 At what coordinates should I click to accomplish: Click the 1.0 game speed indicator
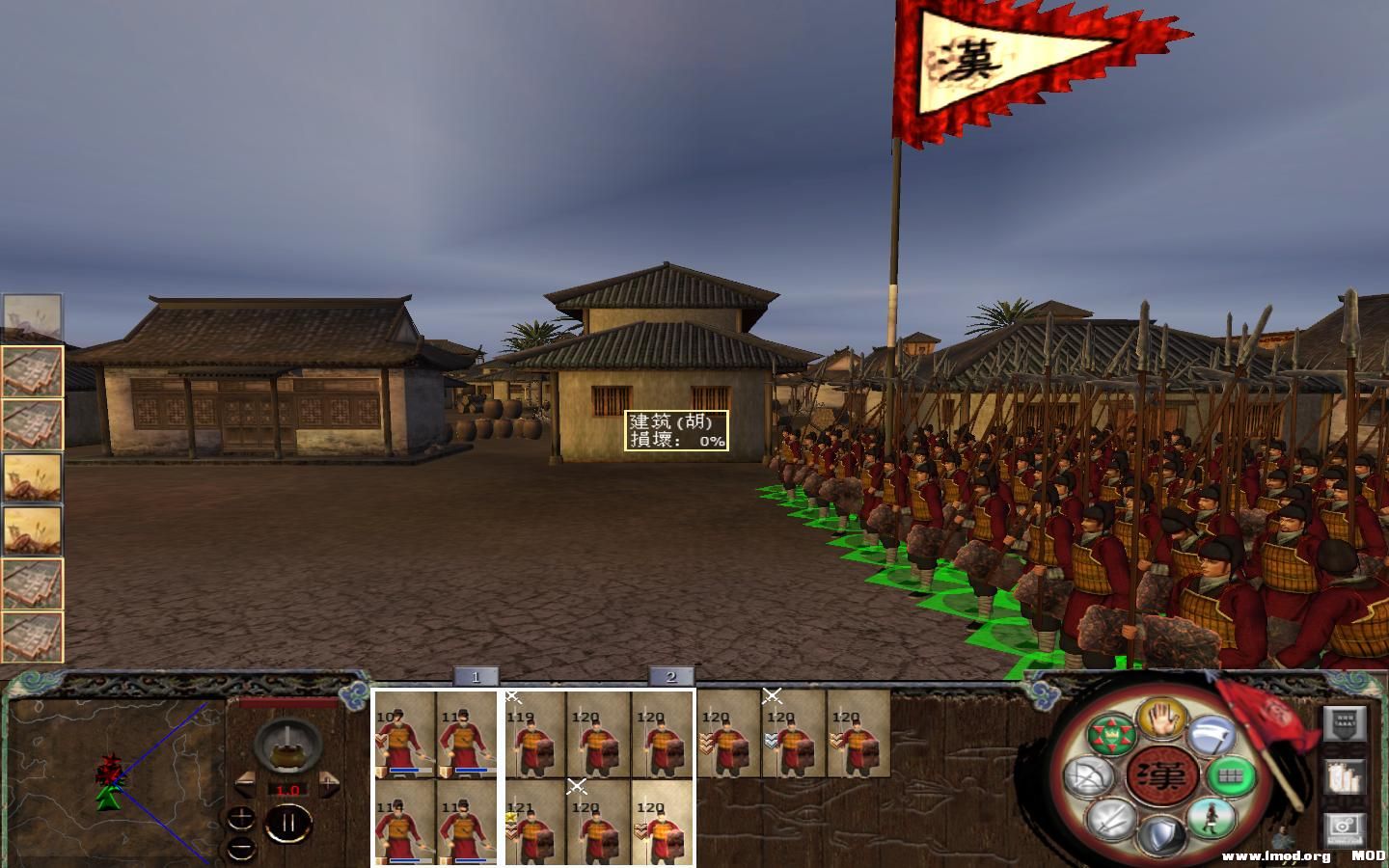tap(288, 790)
